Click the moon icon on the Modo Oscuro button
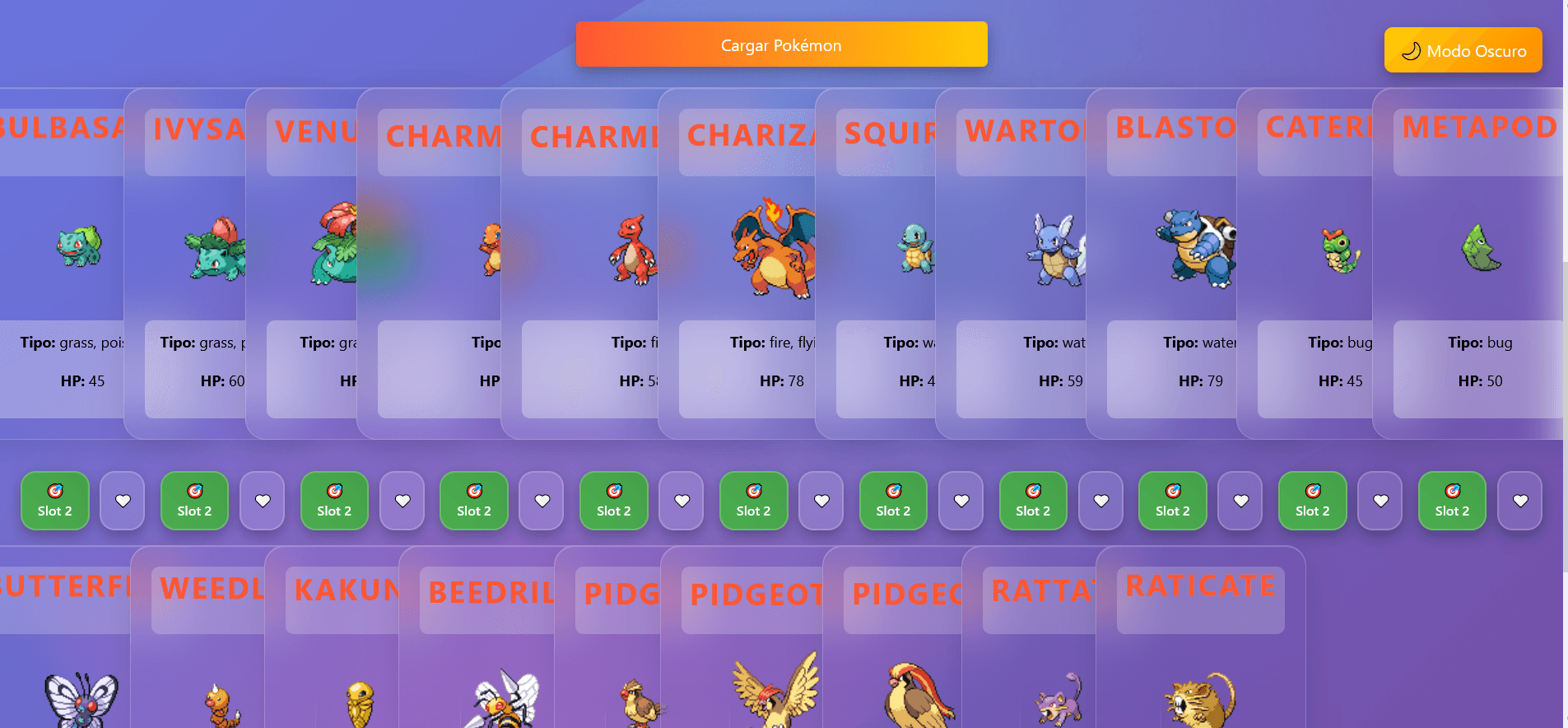1568x728 pixels. pos(1411,49)
